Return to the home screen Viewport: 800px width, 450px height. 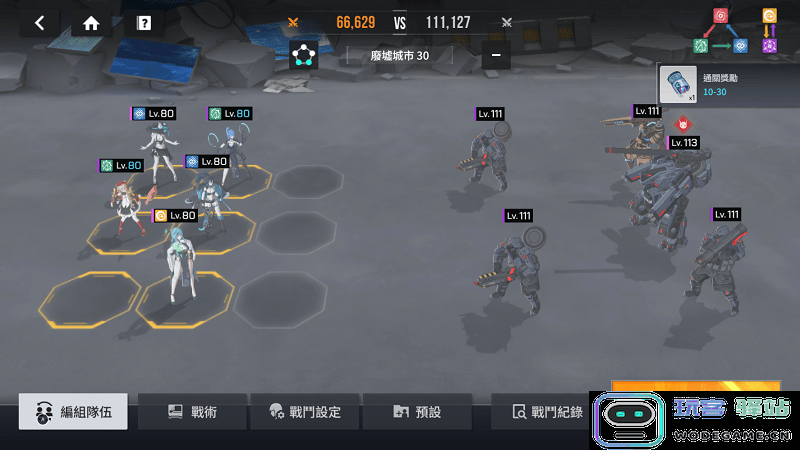pyautogui.click(x=91, y=23)
